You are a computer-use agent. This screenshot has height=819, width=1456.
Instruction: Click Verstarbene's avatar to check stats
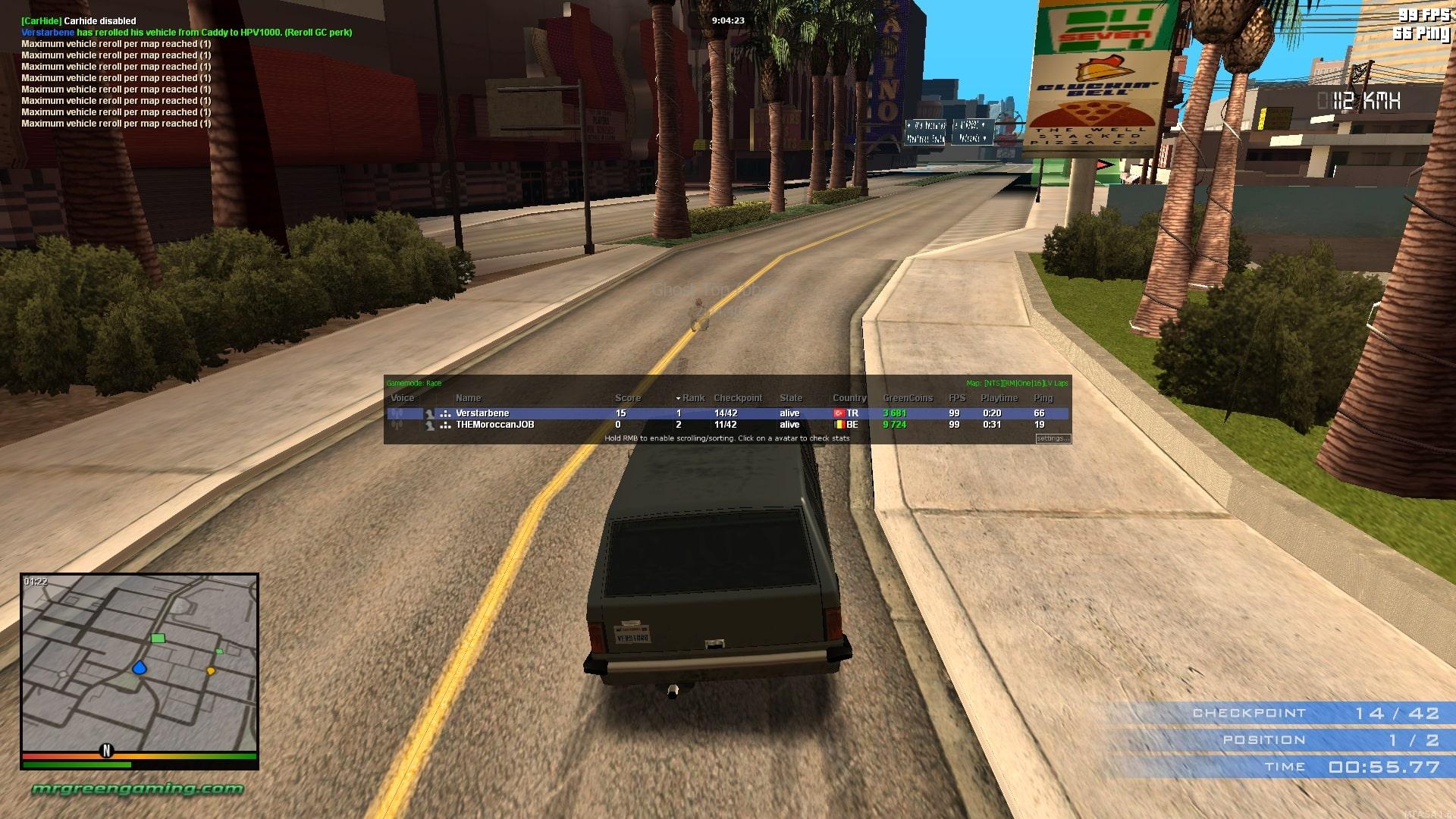429,413
